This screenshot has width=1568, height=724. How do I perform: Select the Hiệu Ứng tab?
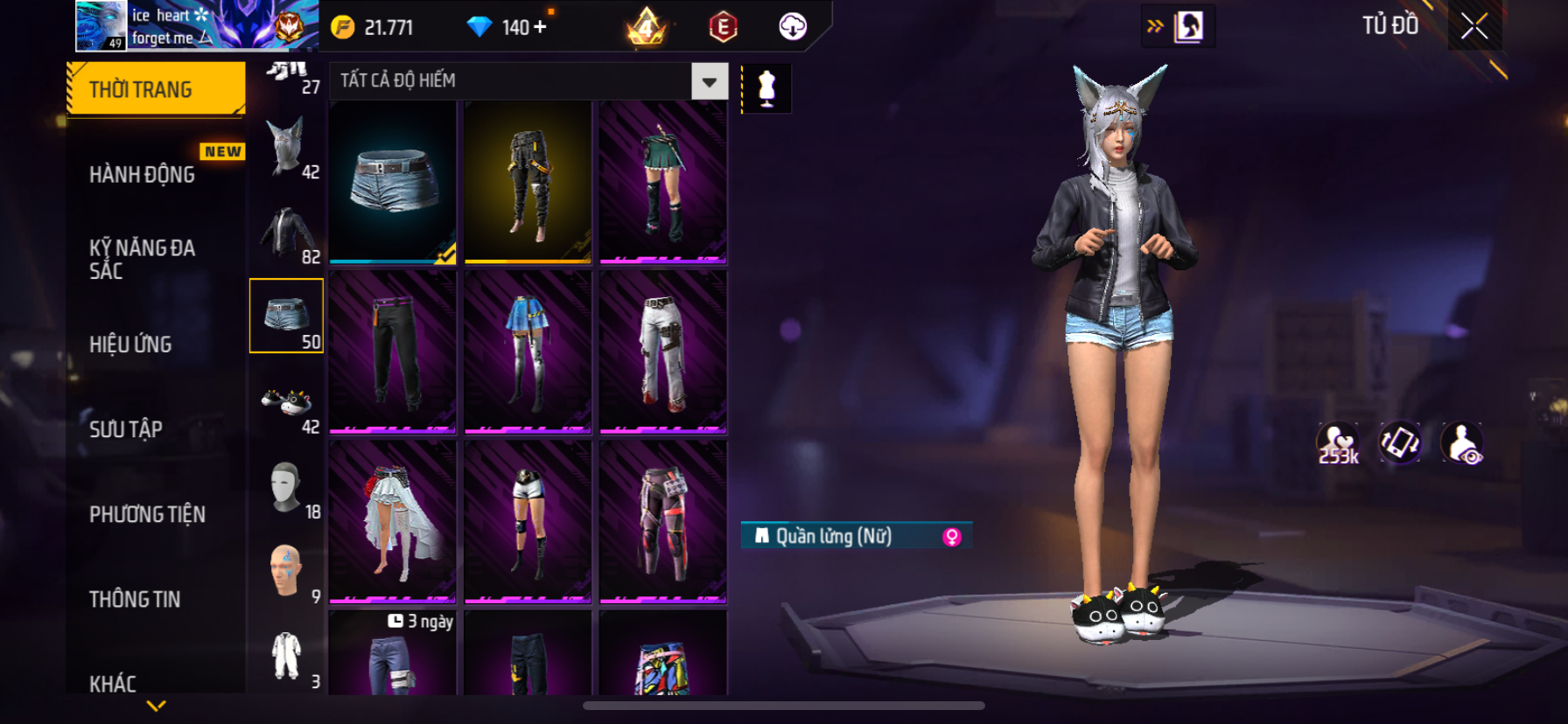coord(131,344)
